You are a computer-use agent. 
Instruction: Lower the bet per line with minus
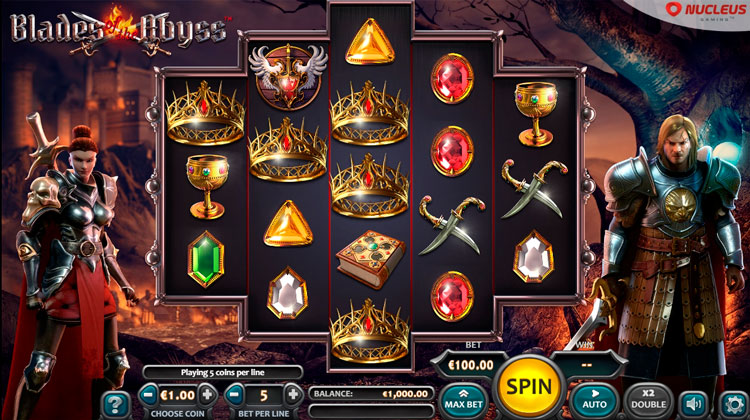[234, 394]
